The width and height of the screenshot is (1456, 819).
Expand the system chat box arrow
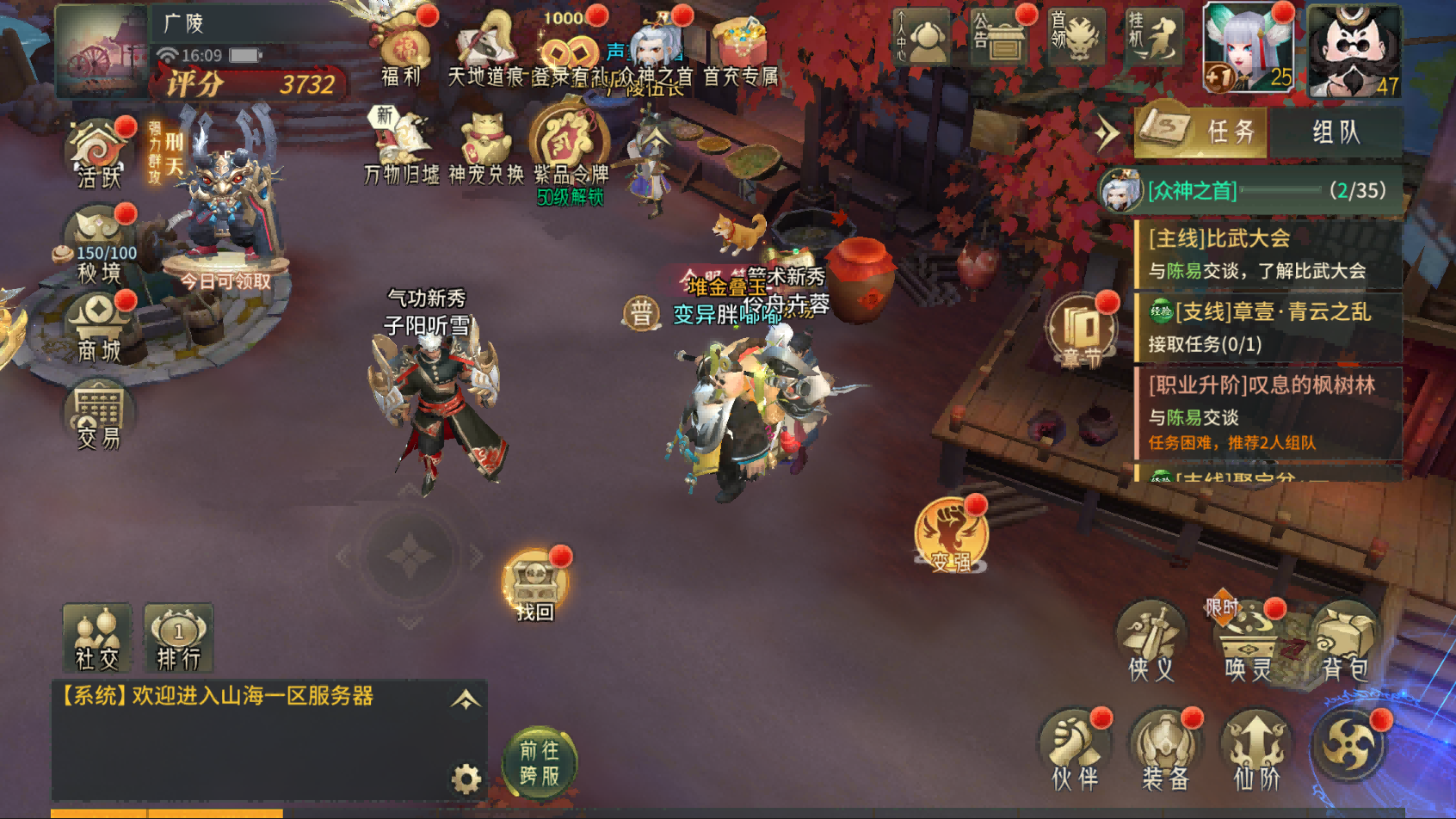coord(466,699)
